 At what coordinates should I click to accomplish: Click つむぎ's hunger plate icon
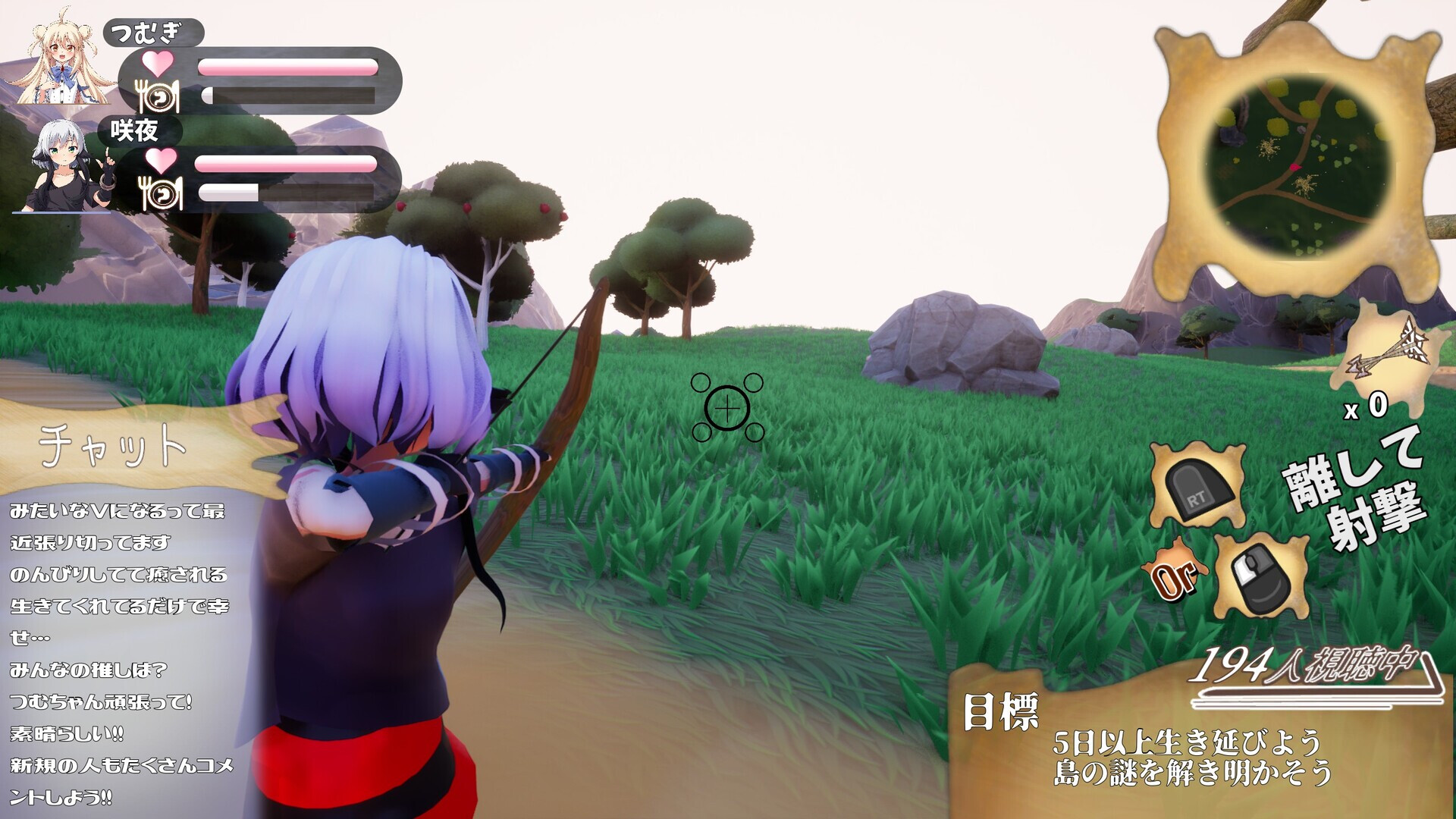(x=155, y=95)
